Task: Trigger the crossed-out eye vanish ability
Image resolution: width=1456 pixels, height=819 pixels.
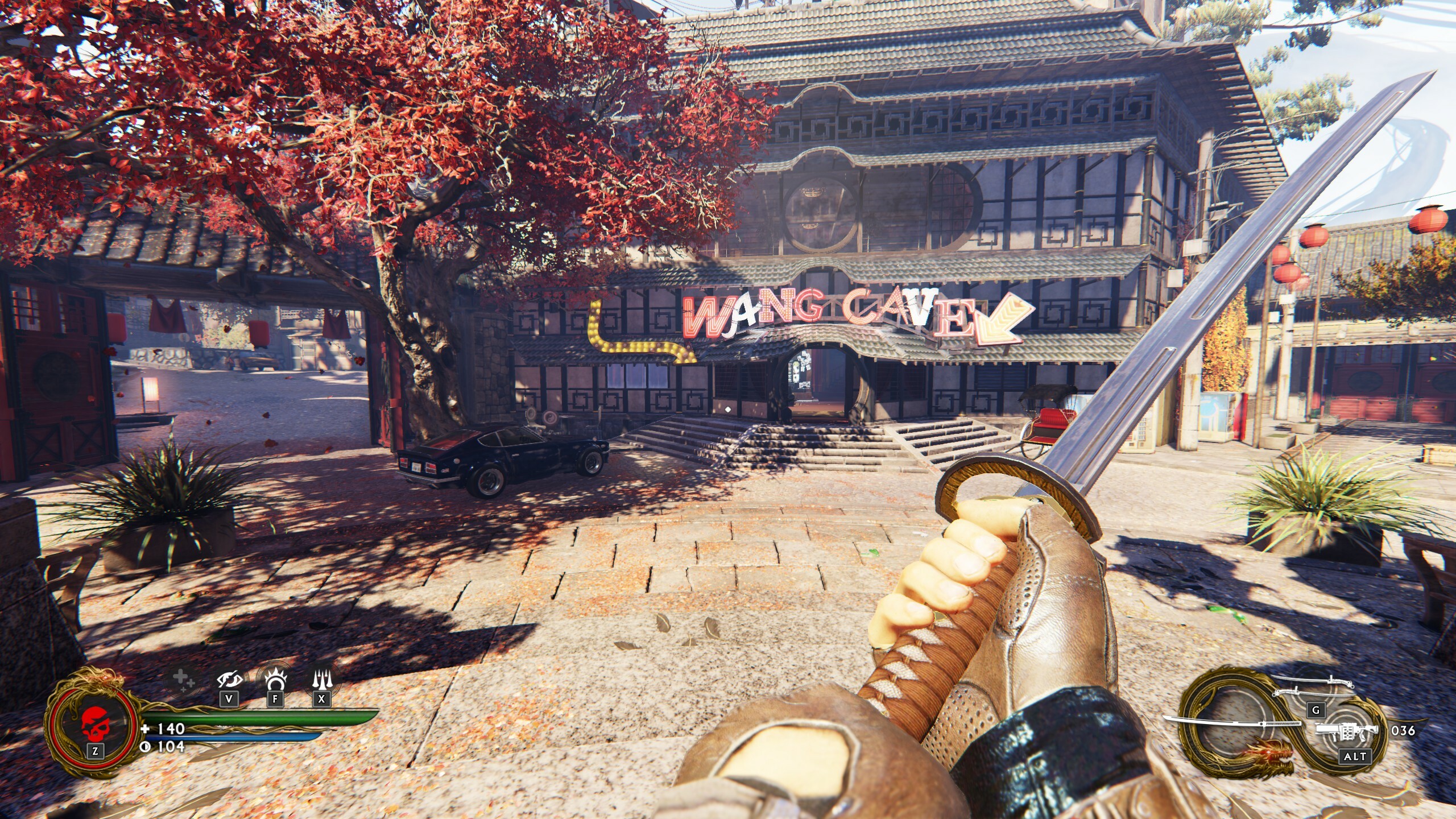Action: pos(229,680)
